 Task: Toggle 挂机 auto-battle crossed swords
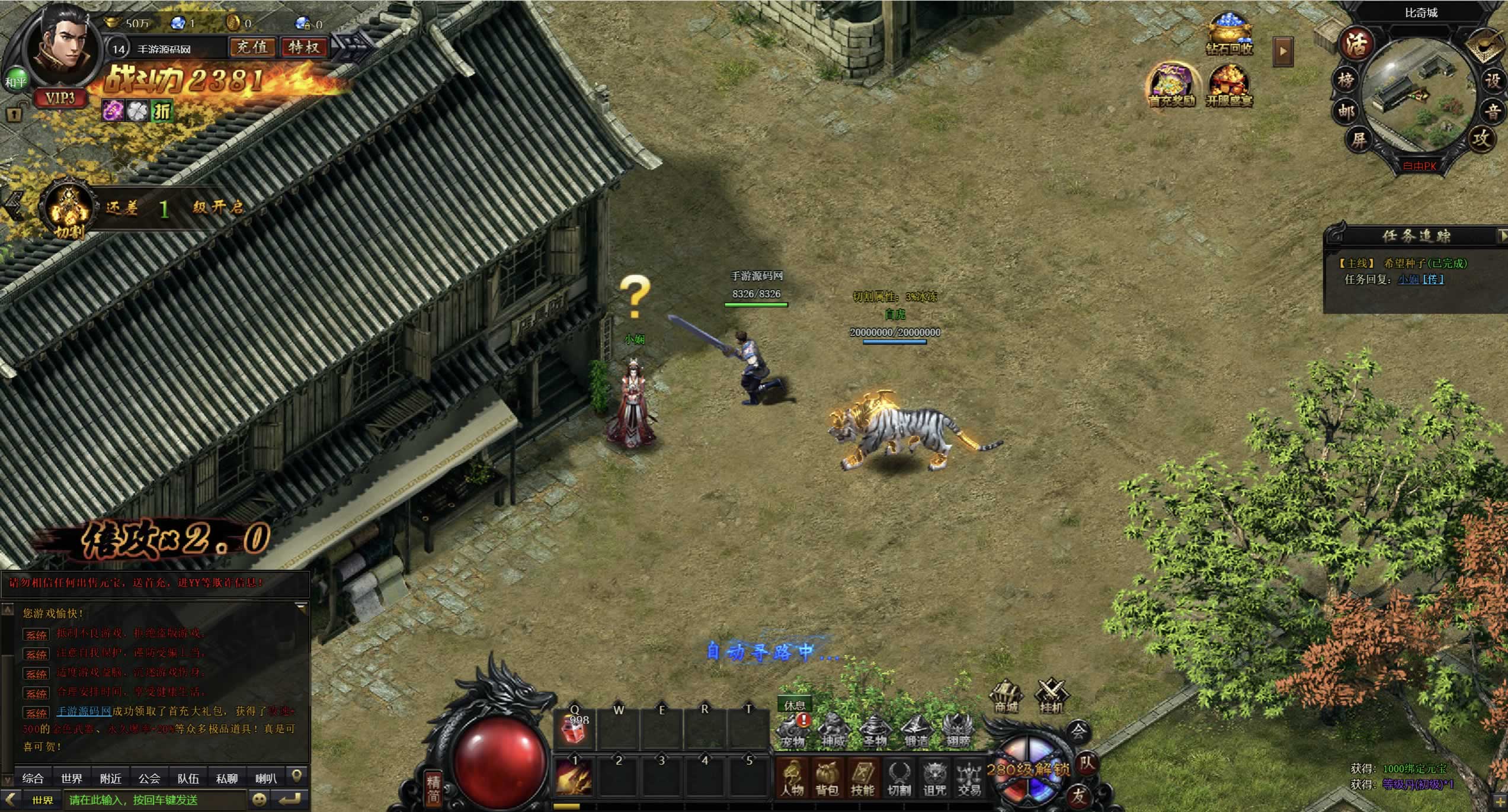click(x=1051, y=695)
